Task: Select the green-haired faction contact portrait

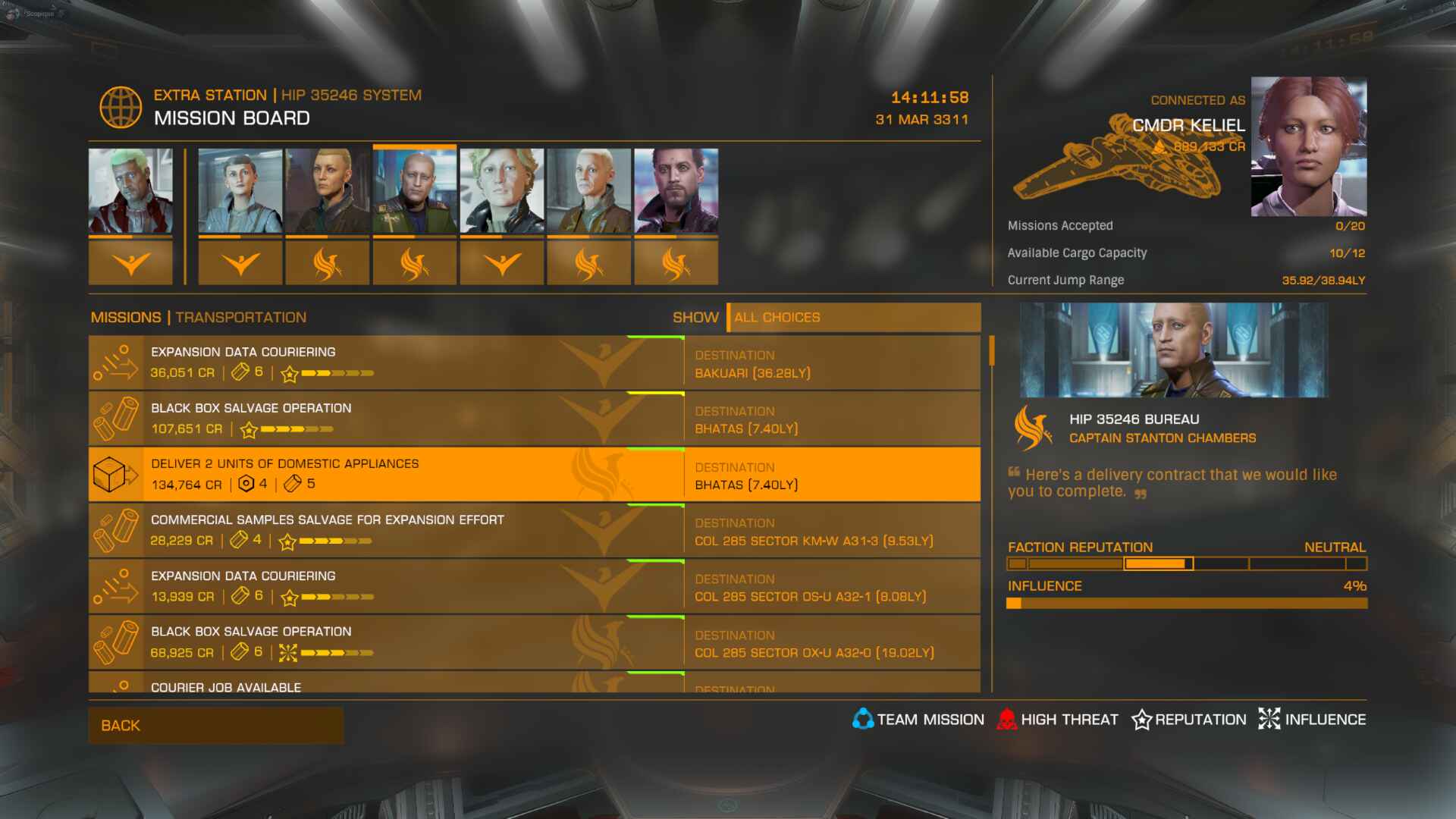Action: [130, 191]
